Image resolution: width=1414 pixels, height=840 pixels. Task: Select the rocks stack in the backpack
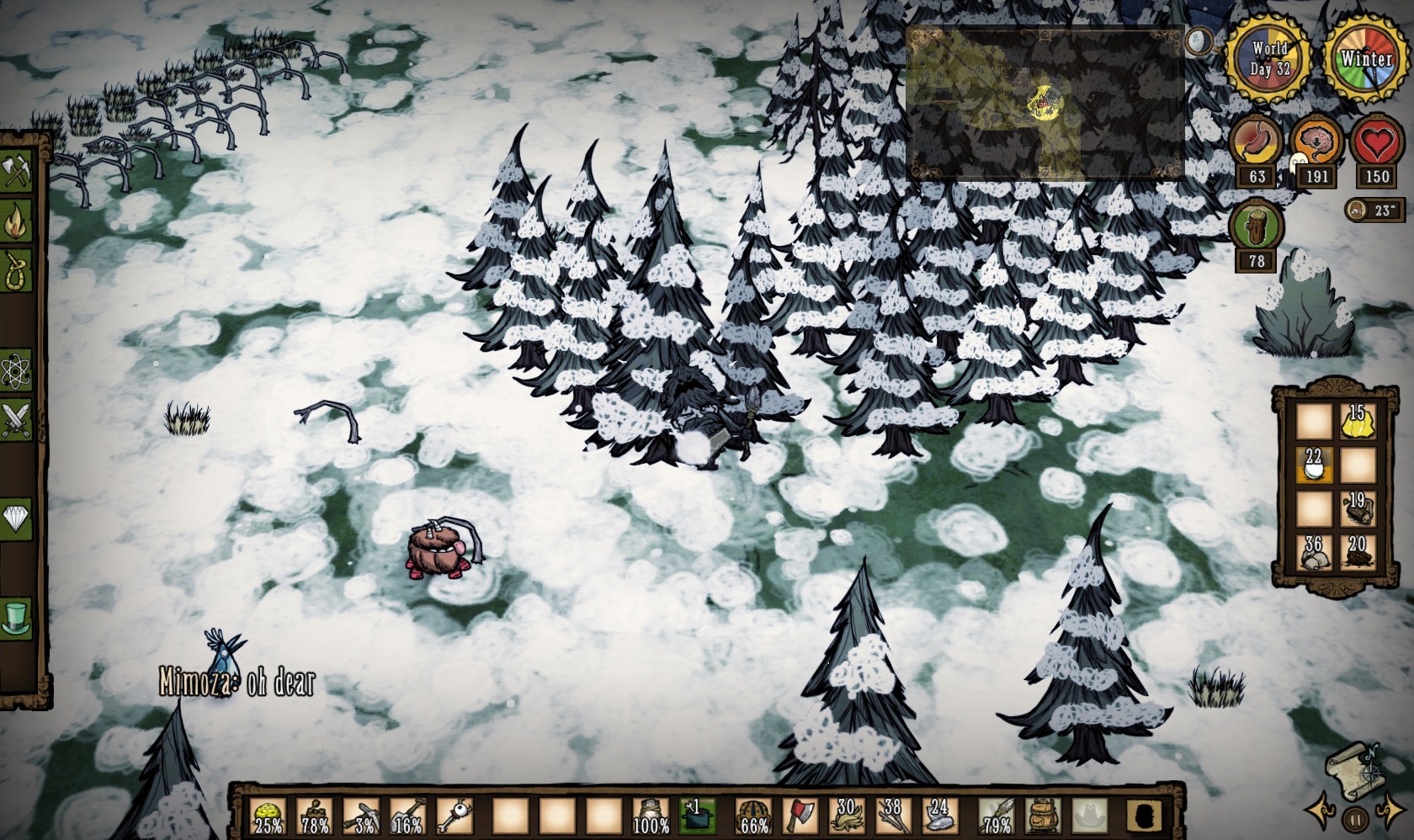[x=1314, y=552]
